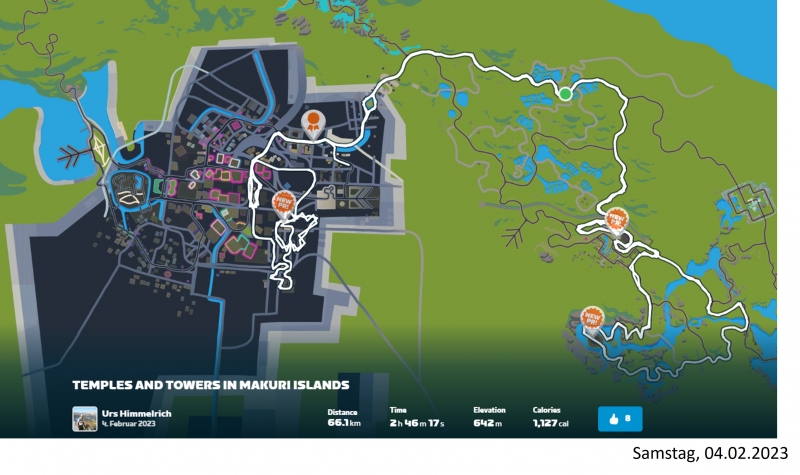Select the rider name Urs Himmelrich
The width and height of the screenshot is (800, 475).
pos(130,412)
